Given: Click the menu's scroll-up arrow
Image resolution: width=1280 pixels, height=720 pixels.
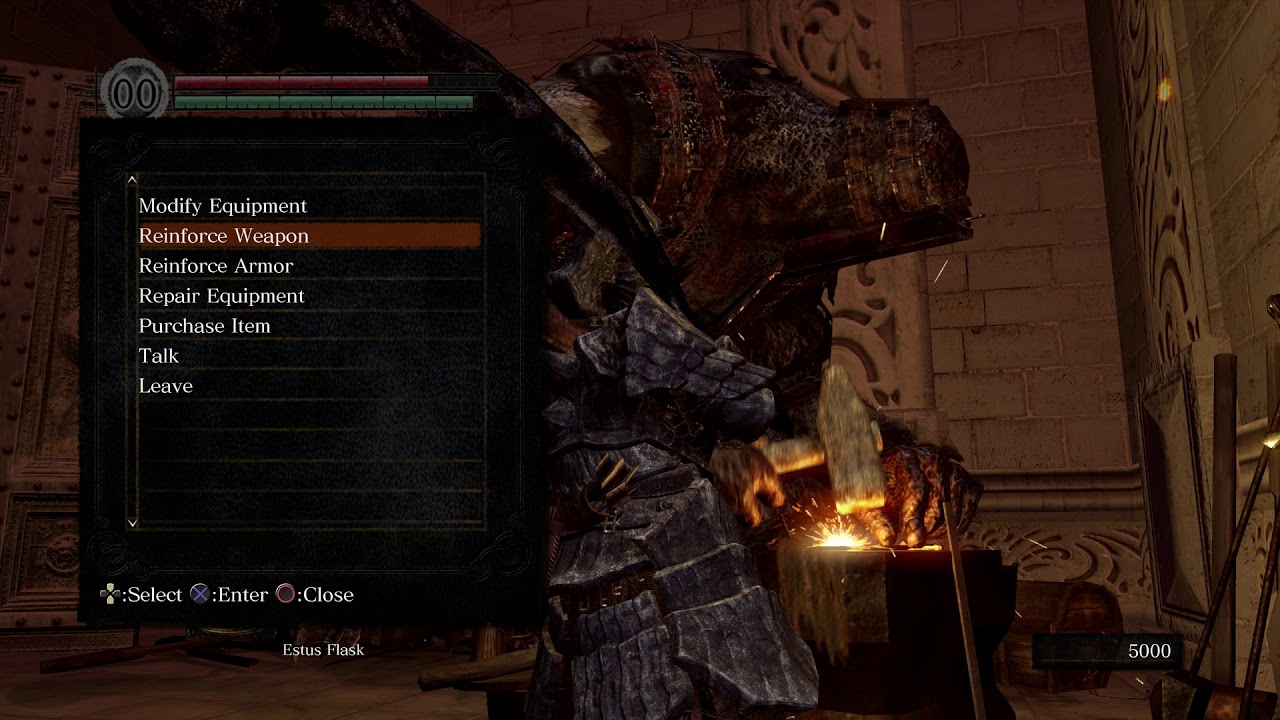Looking at the screenshot, I should (x=132, y=180).
